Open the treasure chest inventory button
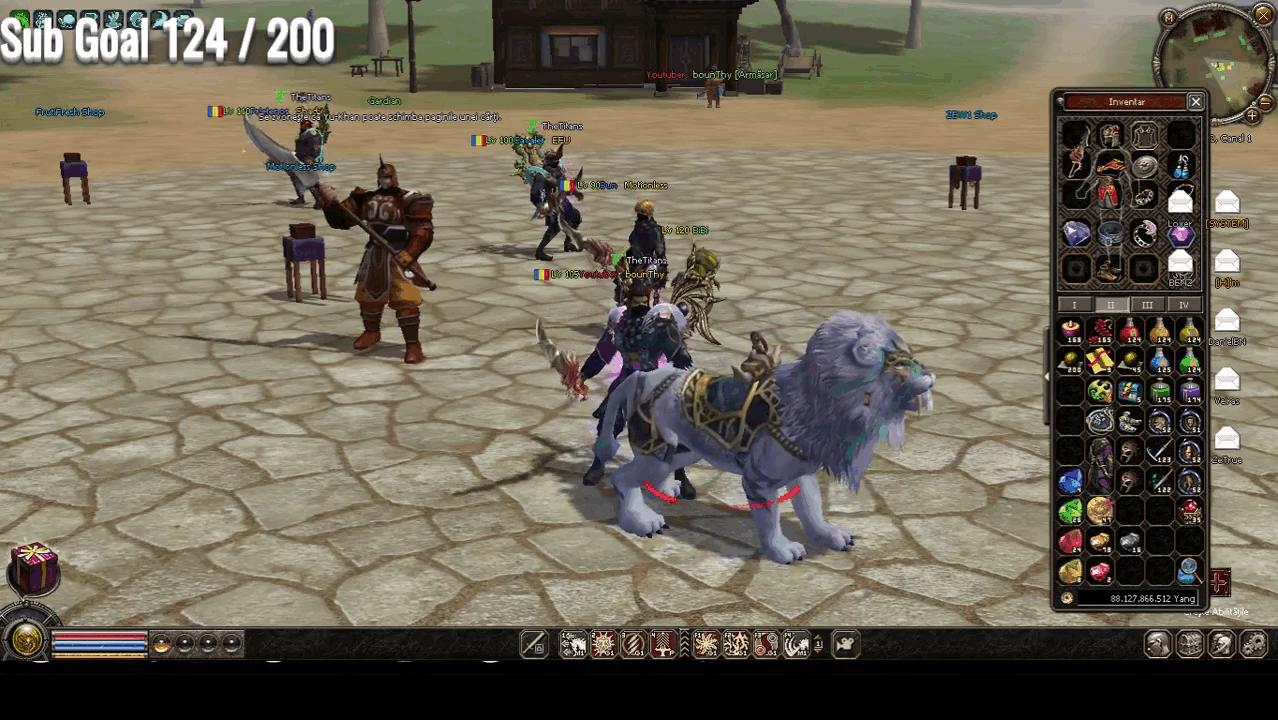This screenshot has width=1278, height=720. (x=1190, y=645)
